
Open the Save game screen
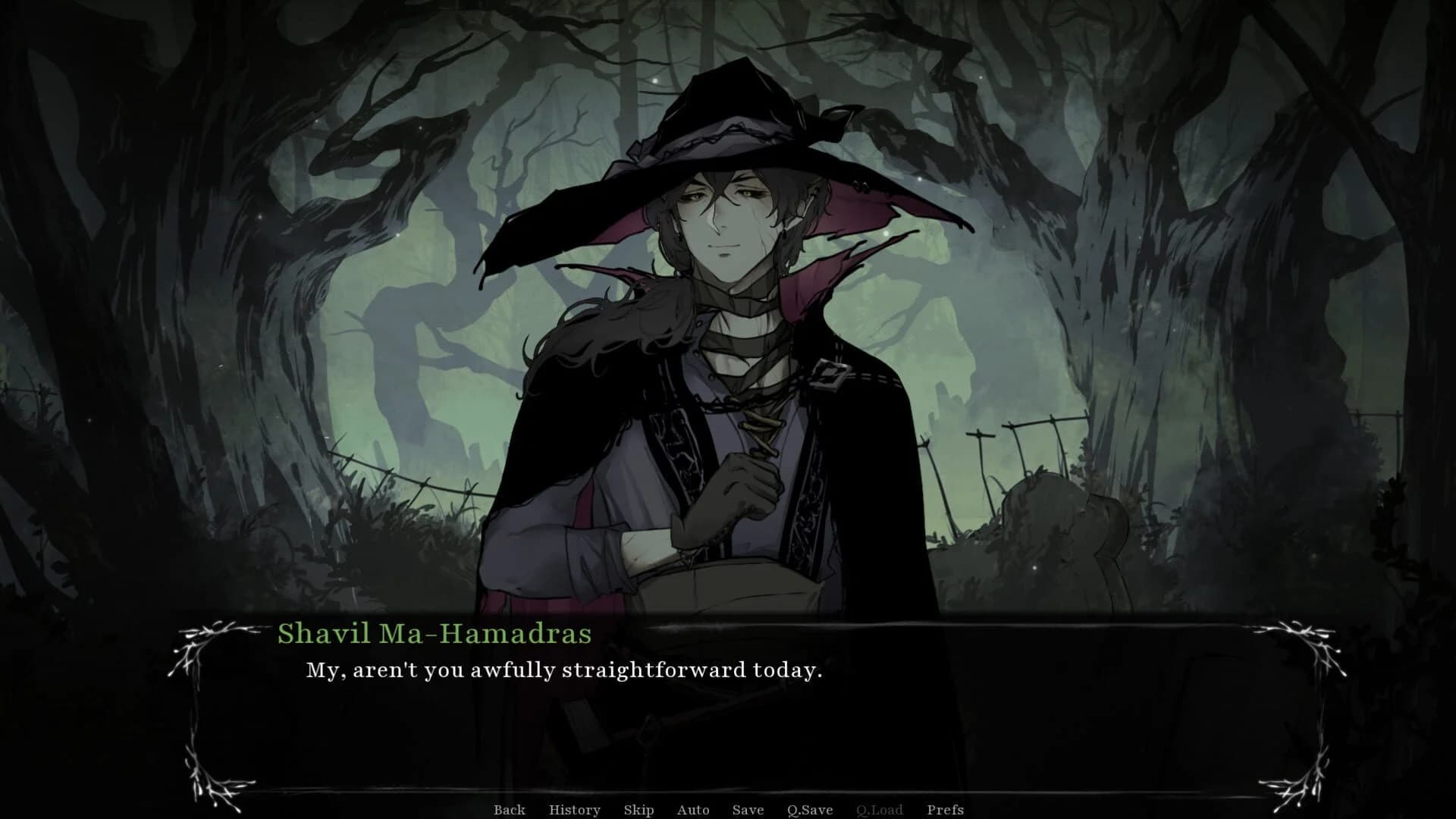click(x=748, y=810)
